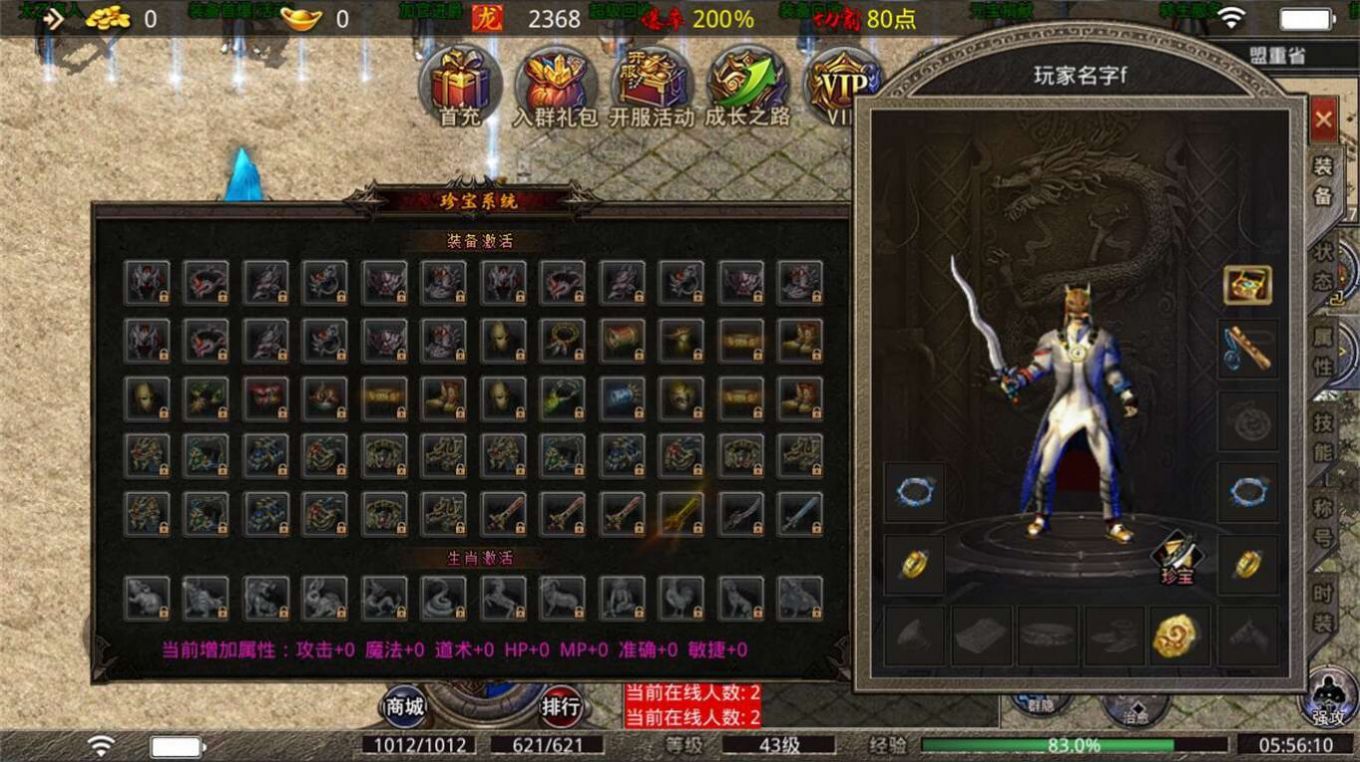Click the gold coin currency icon
1360x762 pixels.
pyautogui.click(x=109, y=15)
